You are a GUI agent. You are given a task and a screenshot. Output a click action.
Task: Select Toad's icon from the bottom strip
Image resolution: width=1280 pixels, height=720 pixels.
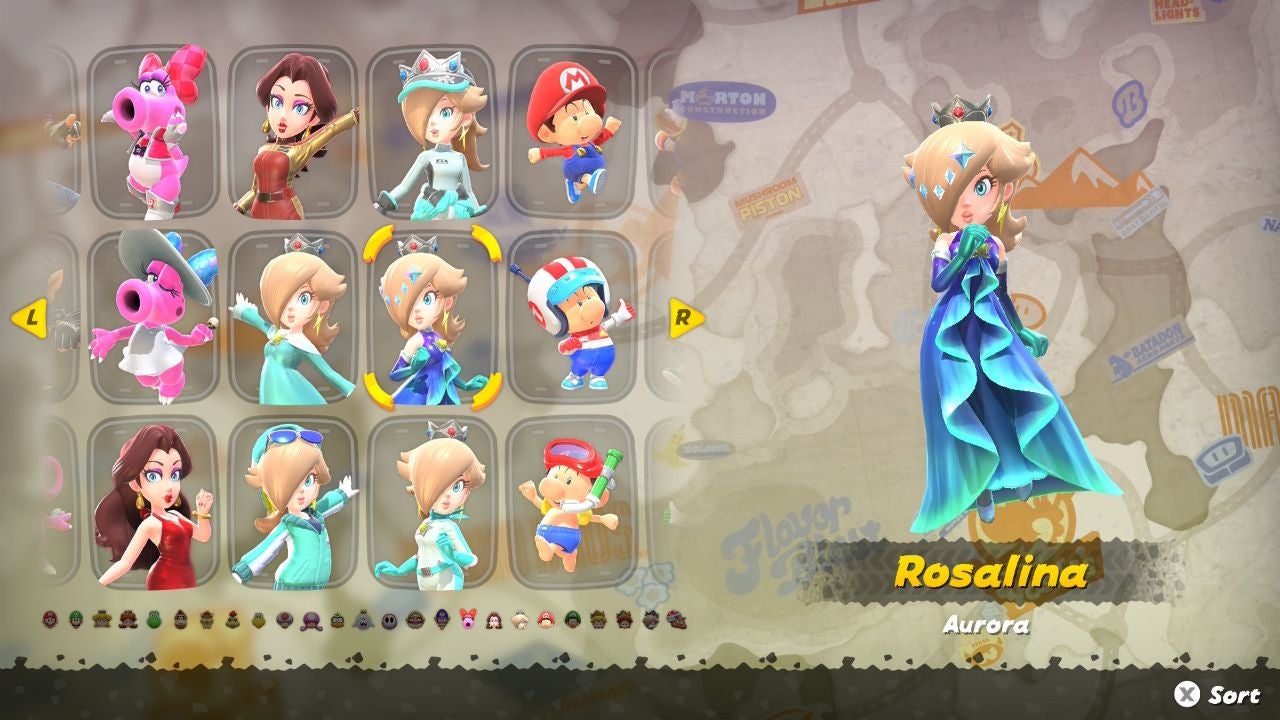coord(284,622)
